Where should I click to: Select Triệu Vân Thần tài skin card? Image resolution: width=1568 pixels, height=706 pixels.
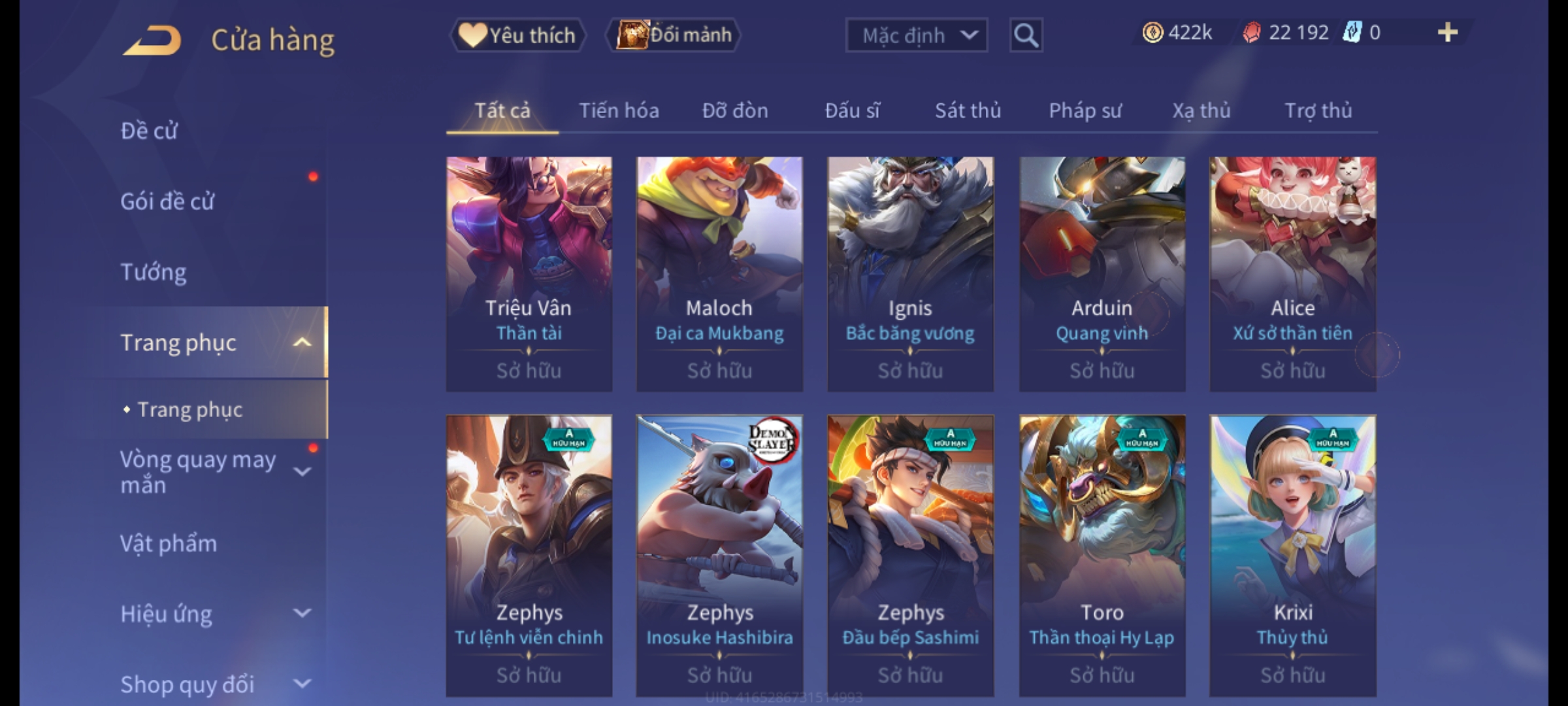(529, 273)
